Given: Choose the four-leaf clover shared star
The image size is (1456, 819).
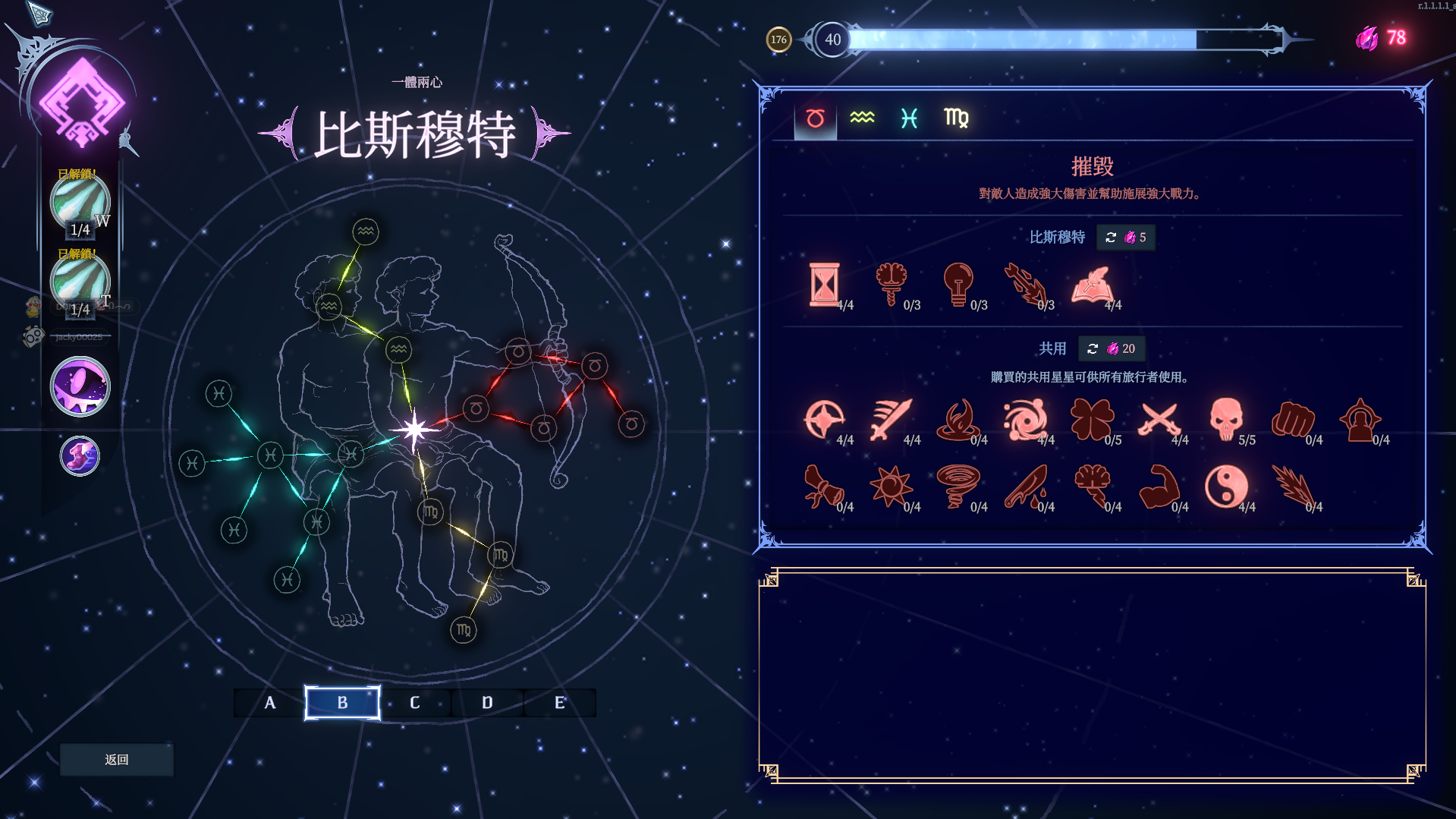Looking at the screenshot, I should point(1092,420).
